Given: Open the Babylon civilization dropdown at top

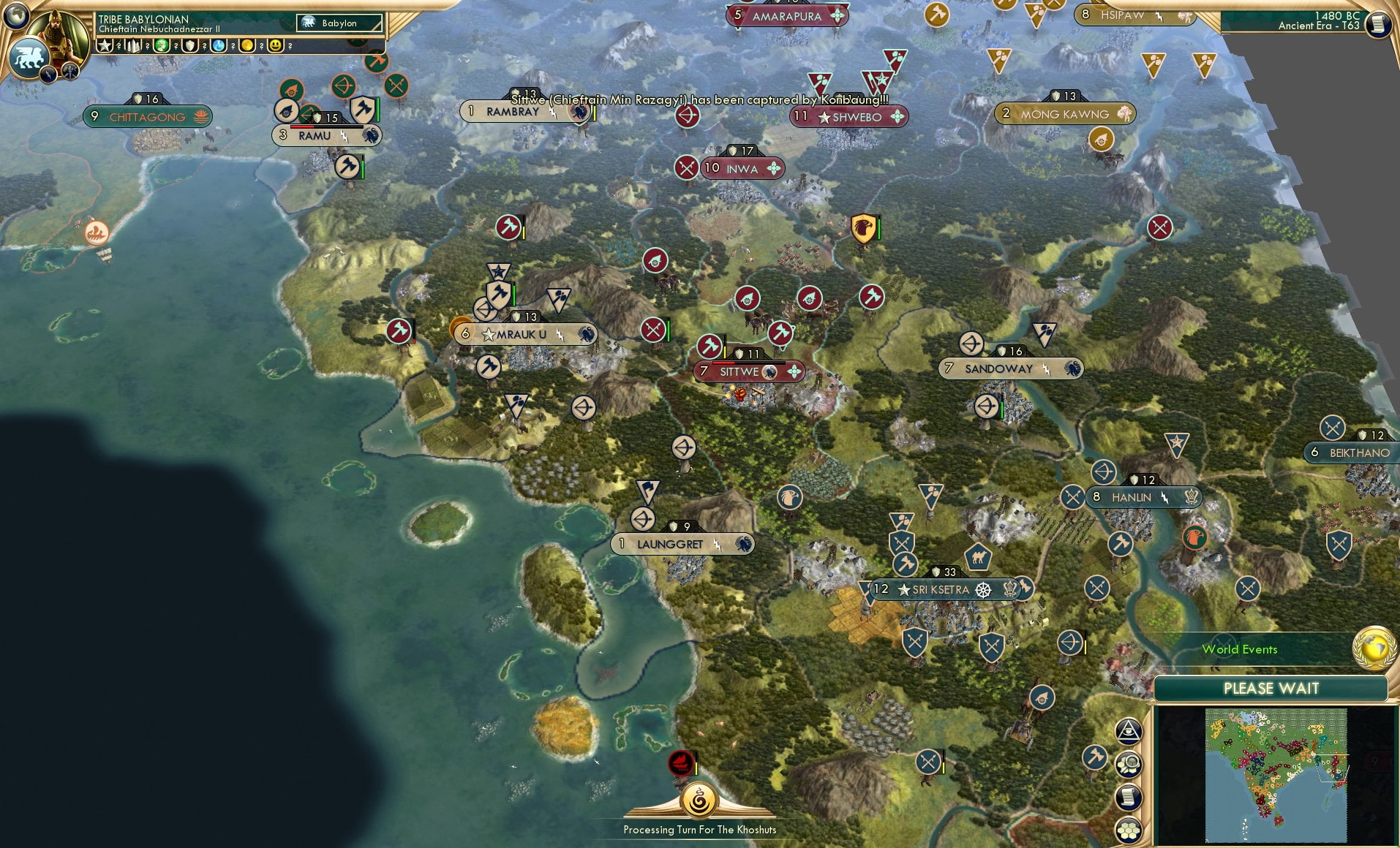Looking at the screenshot, I should click(x=339, y=23).
